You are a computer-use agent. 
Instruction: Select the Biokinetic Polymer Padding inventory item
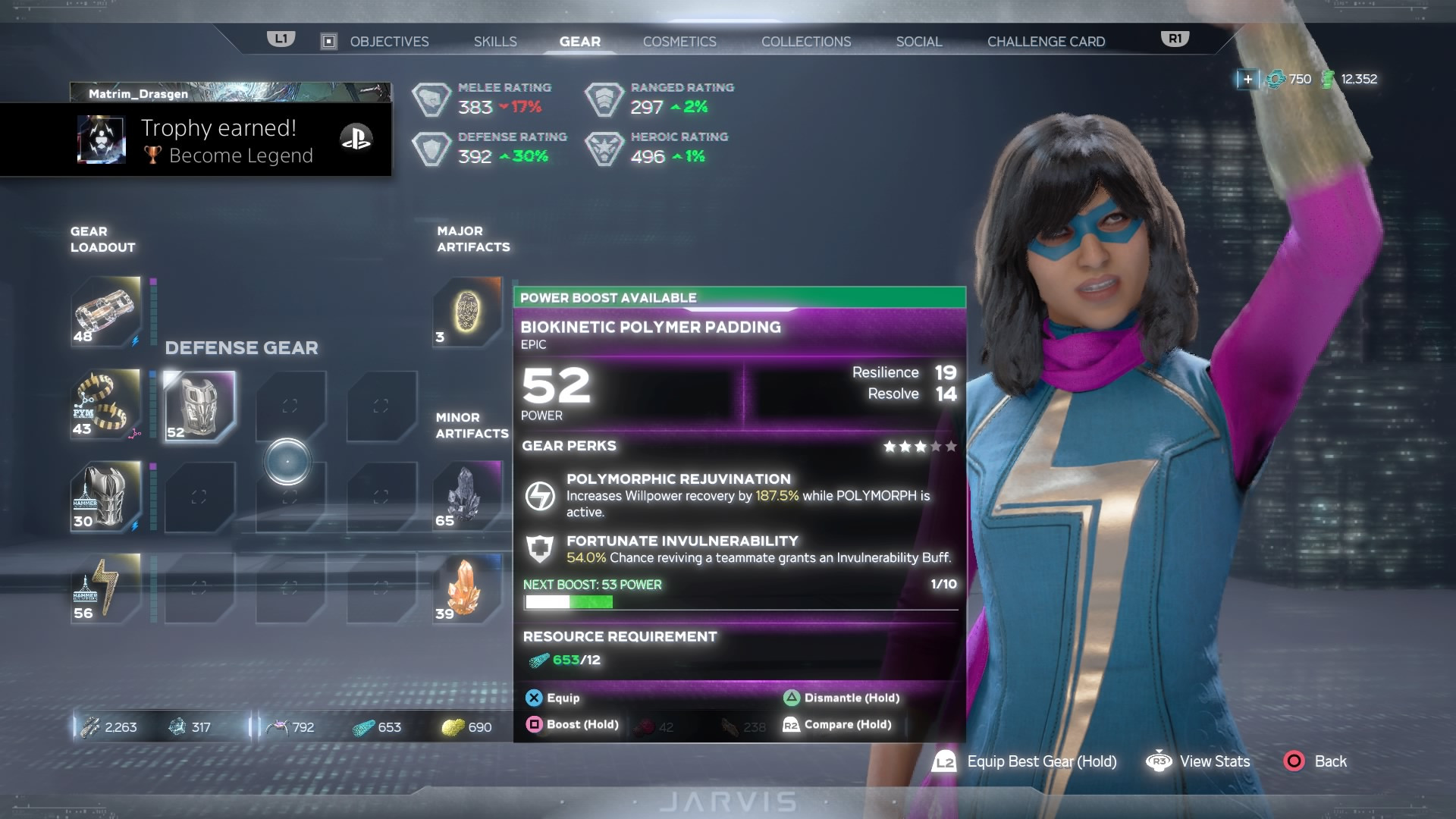tap(199, 406)
